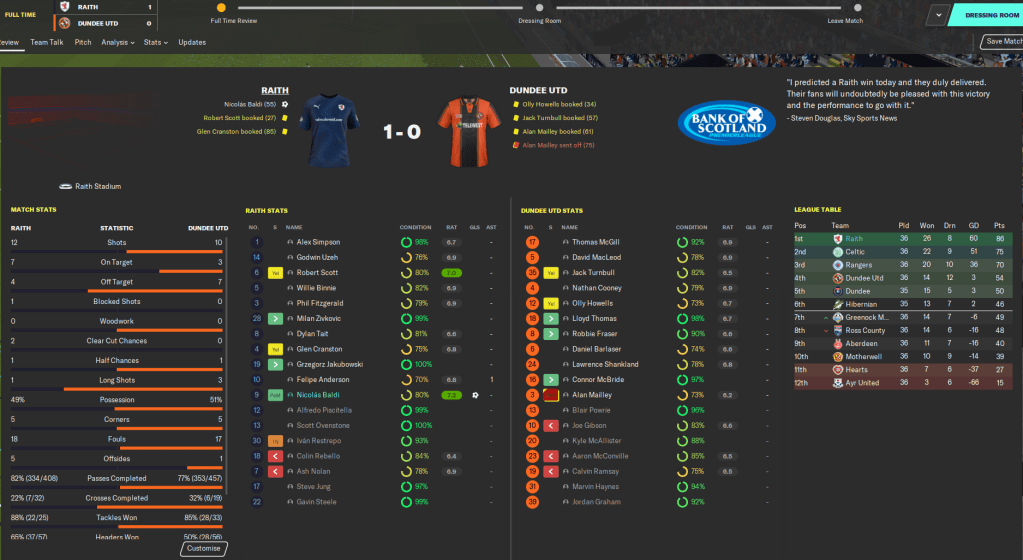Select the Updates tab

192,42
